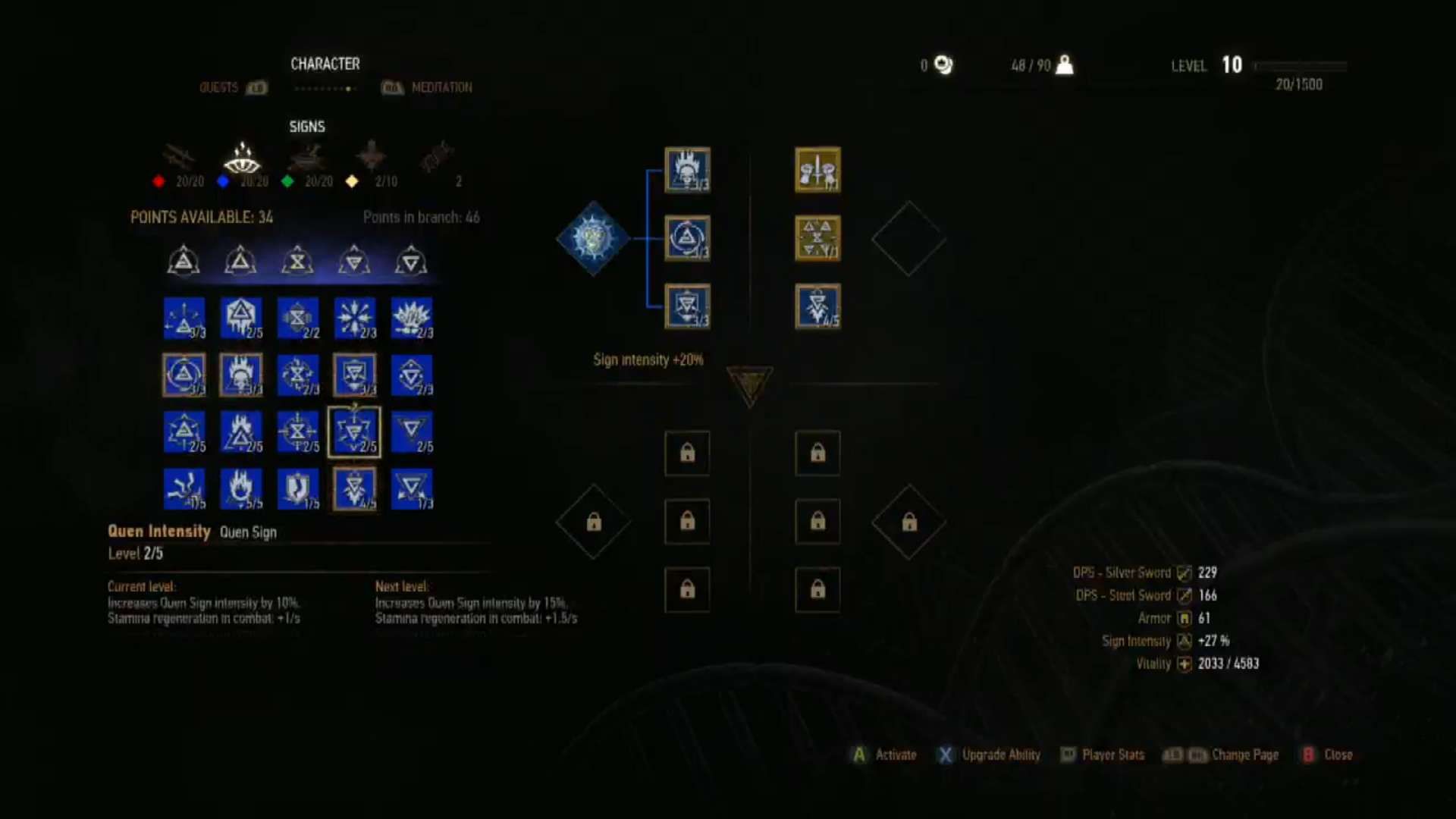Select the gold-slotted 4/5 Quen ability
Screen dimensions: 1456x819
(817, 307)
